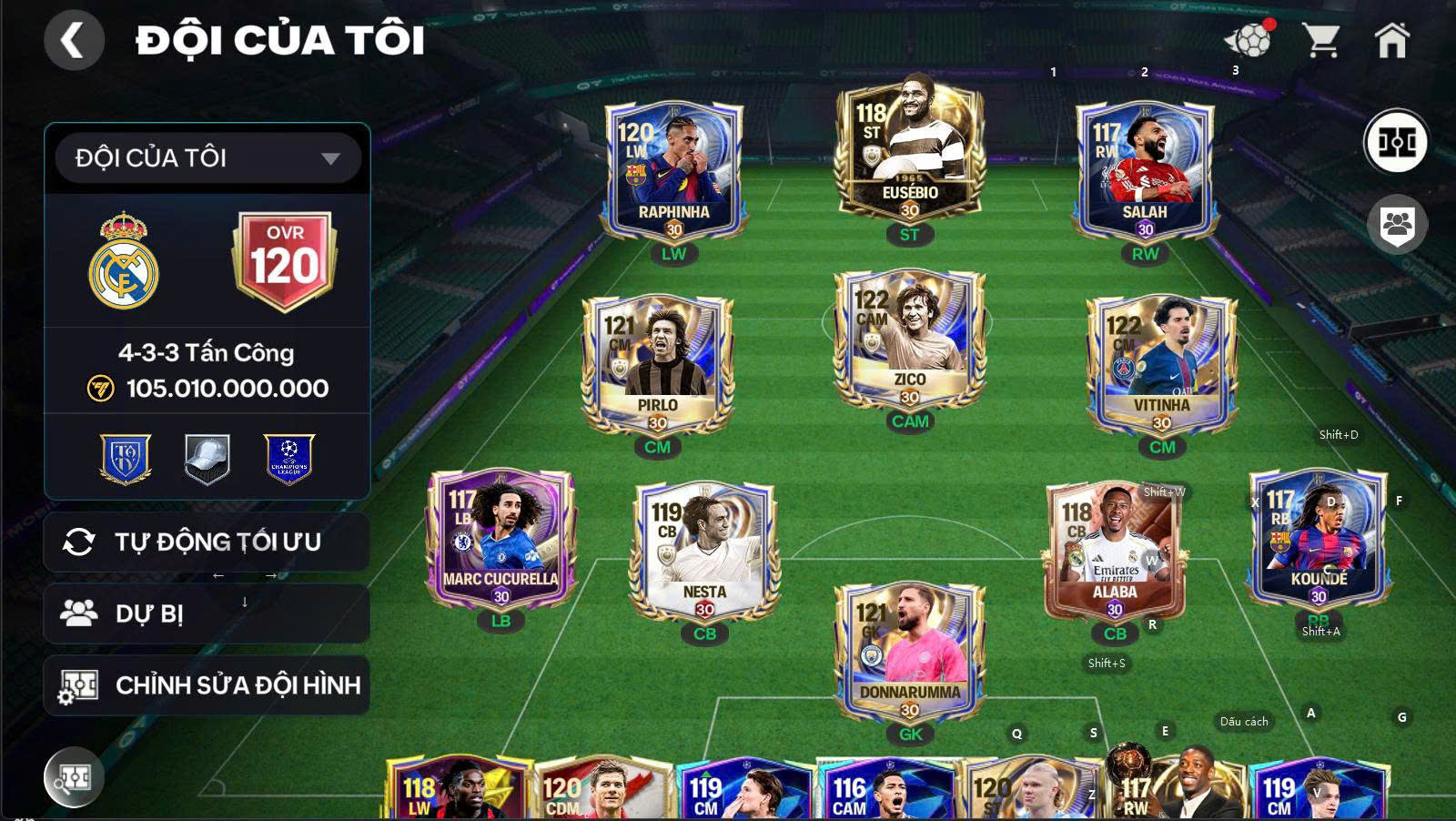Select the Eusébio striker card

[x=911, y=157]
